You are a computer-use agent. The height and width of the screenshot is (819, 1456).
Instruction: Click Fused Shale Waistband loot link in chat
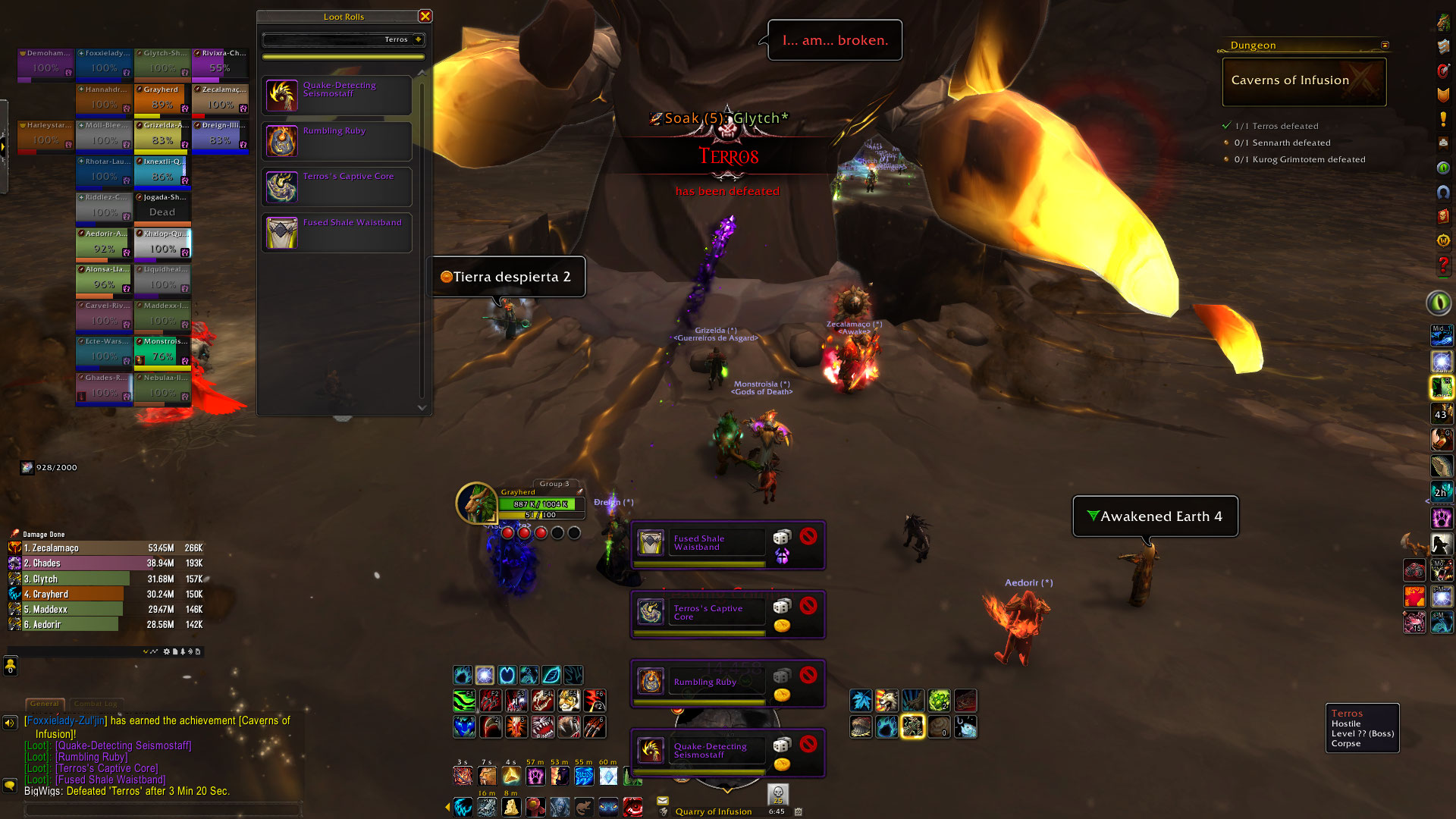click(x=111, y=780)
